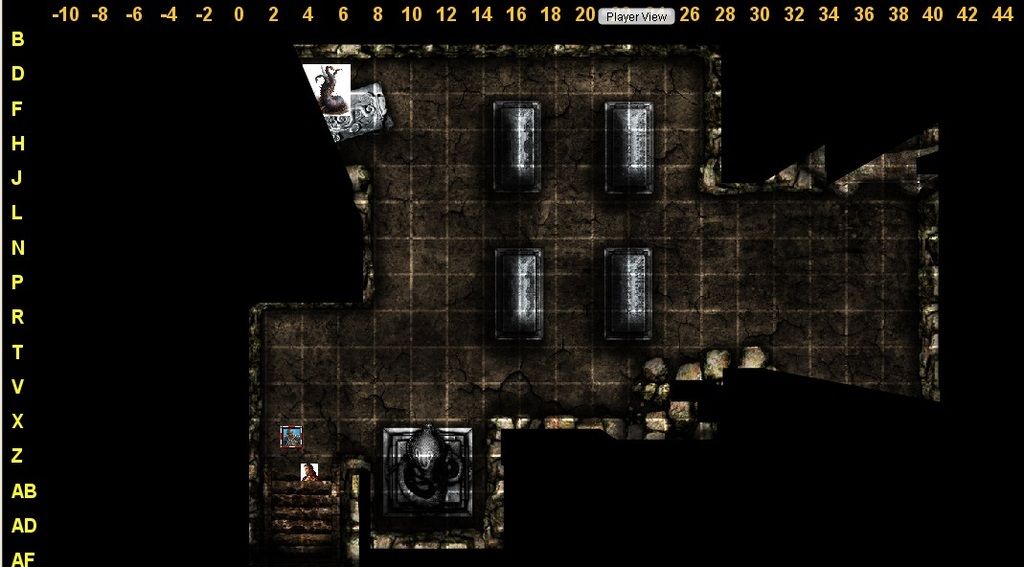
Task: Select the red-bordered character token
Action: pos(291,436)
